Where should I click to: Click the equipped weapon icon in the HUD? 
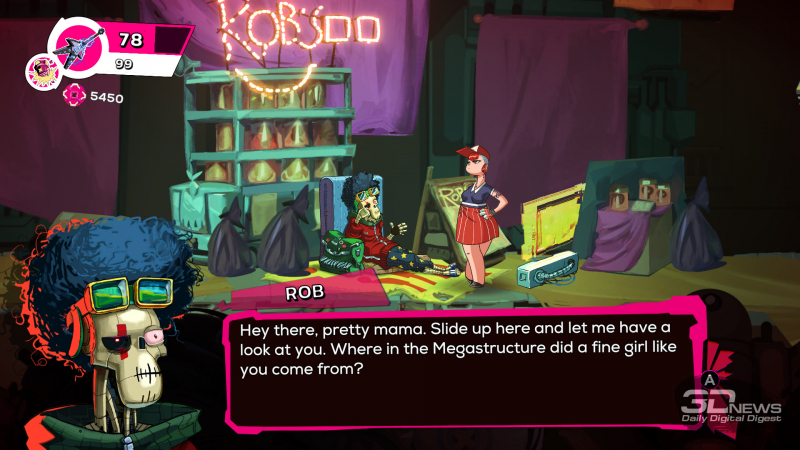point(77,45)
